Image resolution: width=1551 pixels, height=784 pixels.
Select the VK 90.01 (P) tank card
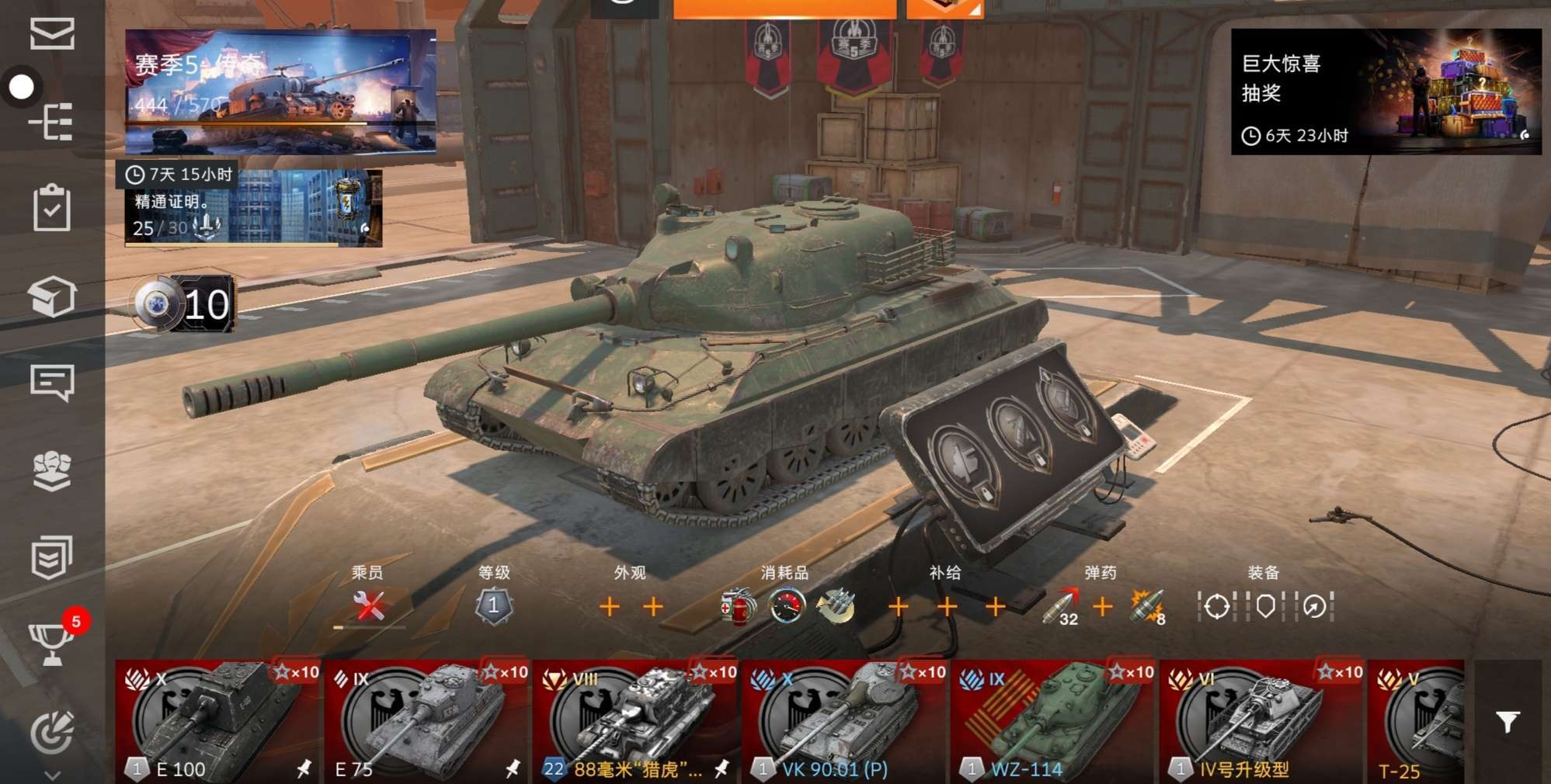pyautogui.click(x=844, y=722)
